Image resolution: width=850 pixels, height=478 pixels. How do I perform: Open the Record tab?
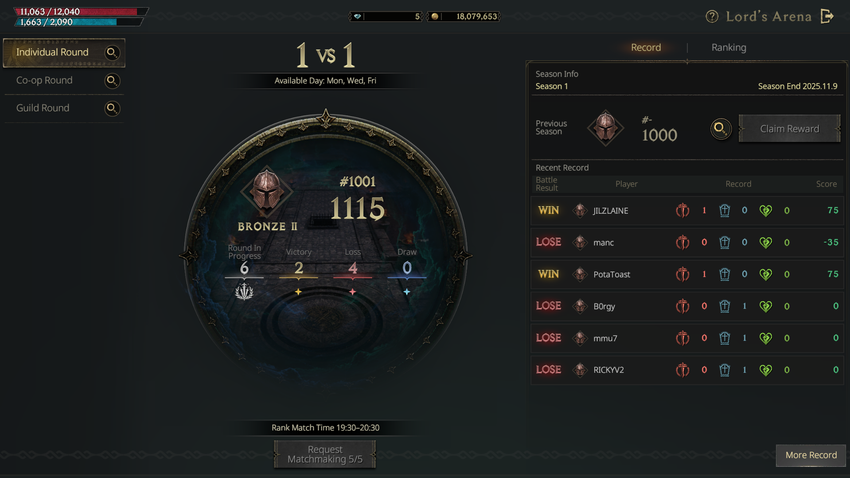pyautogui.click(x=645, y=47)
